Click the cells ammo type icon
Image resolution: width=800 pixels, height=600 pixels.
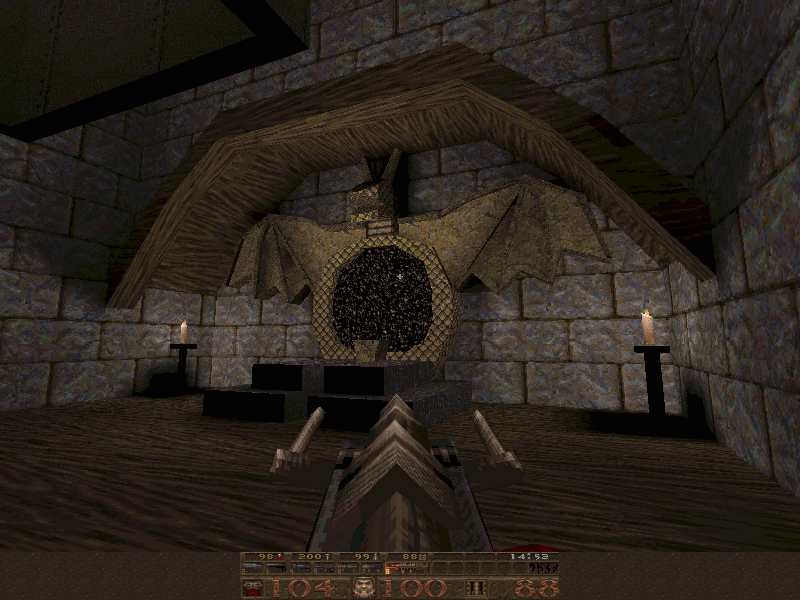click(x=478, y=588)
